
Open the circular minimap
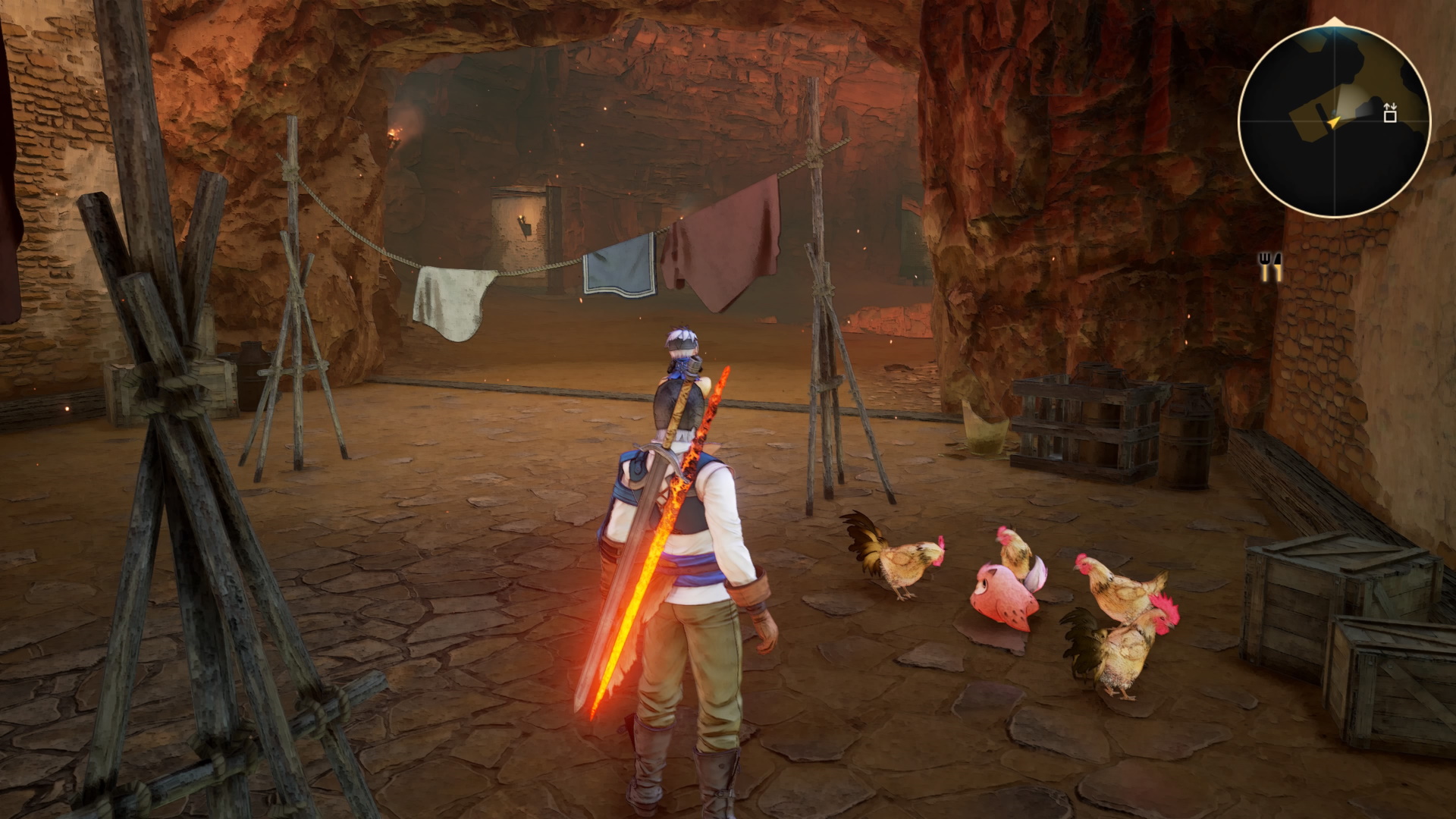[1334, 121]
